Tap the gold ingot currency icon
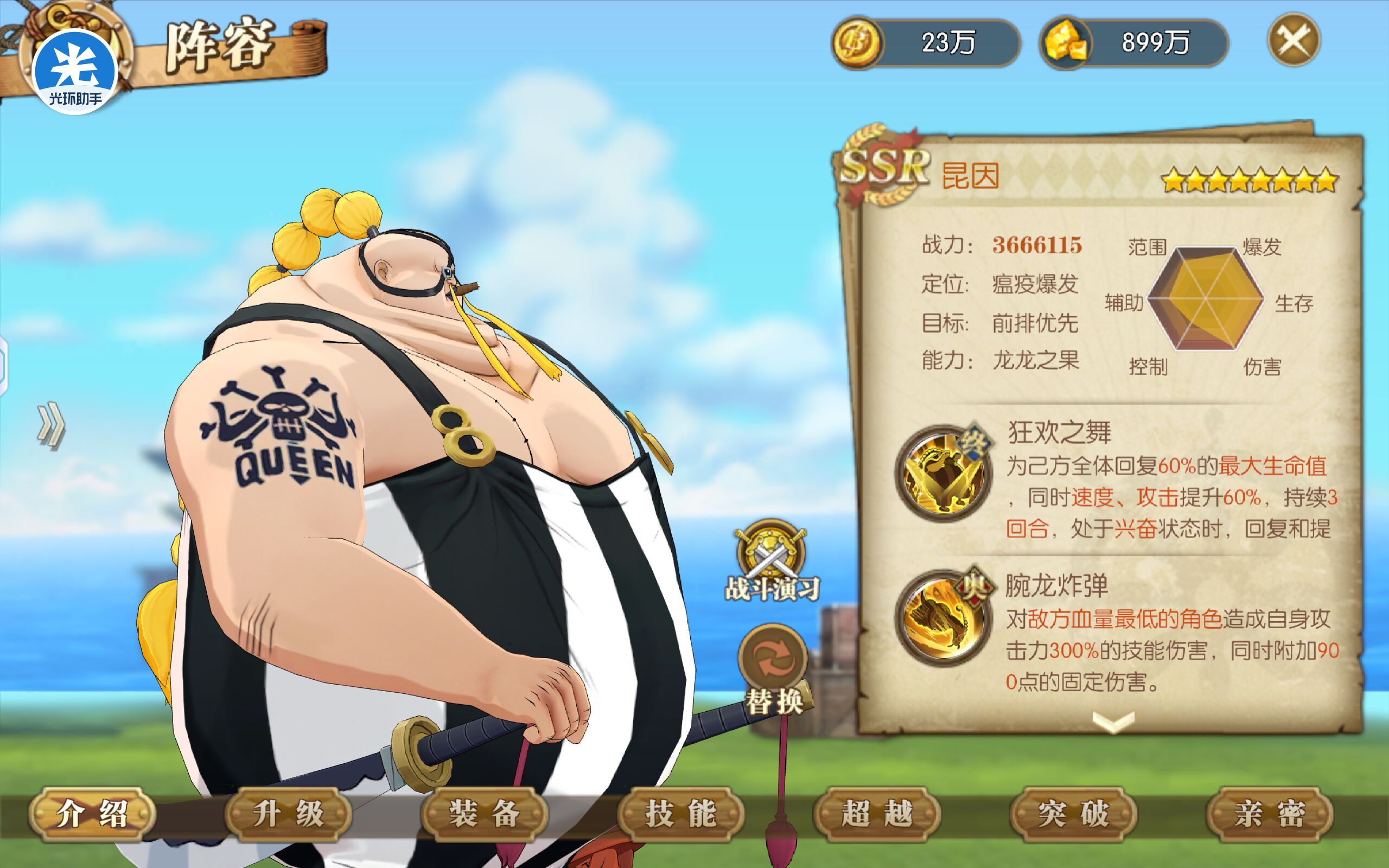The height and width of the screenshot is (868, 1389). (x=1065, y=42)
